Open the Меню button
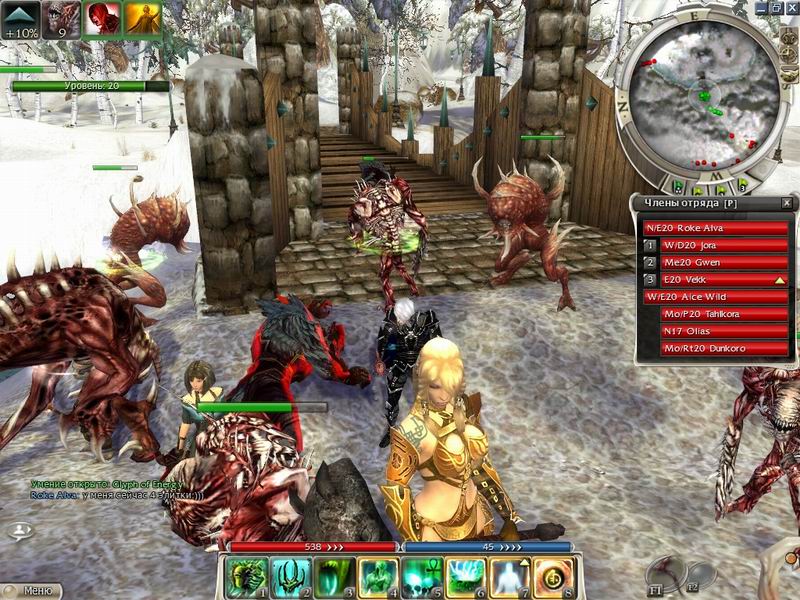The width and height of the screenshot is (800, 600). [32, 591]
